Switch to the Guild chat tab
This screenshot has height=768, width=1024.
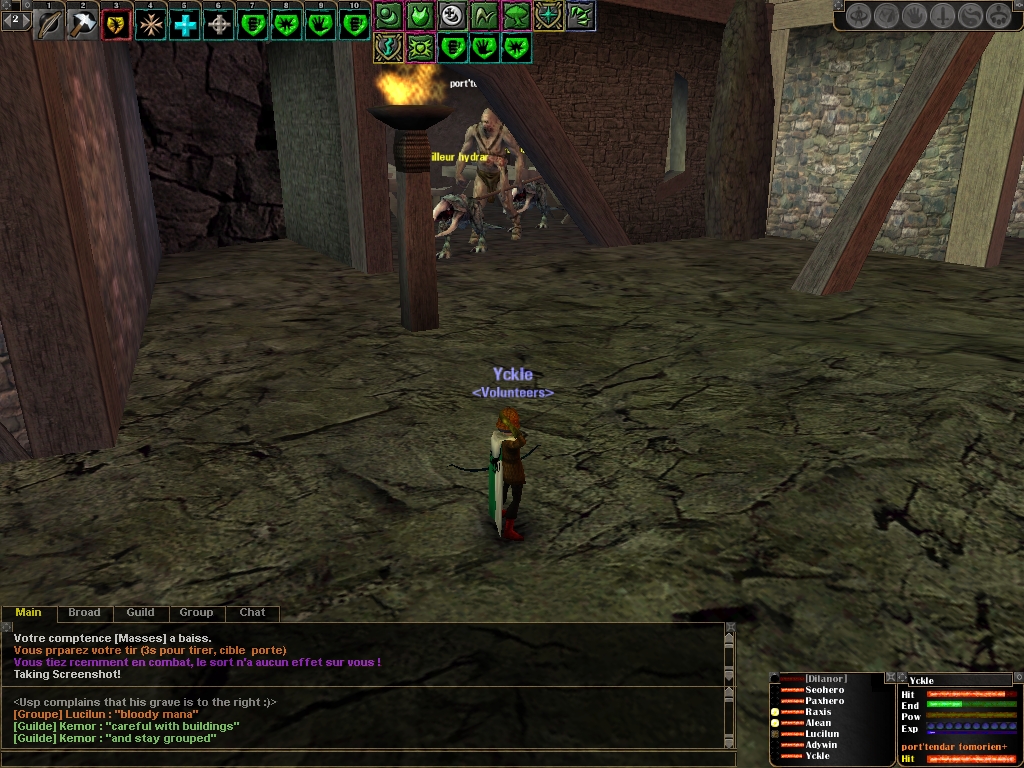click(140, 613)
